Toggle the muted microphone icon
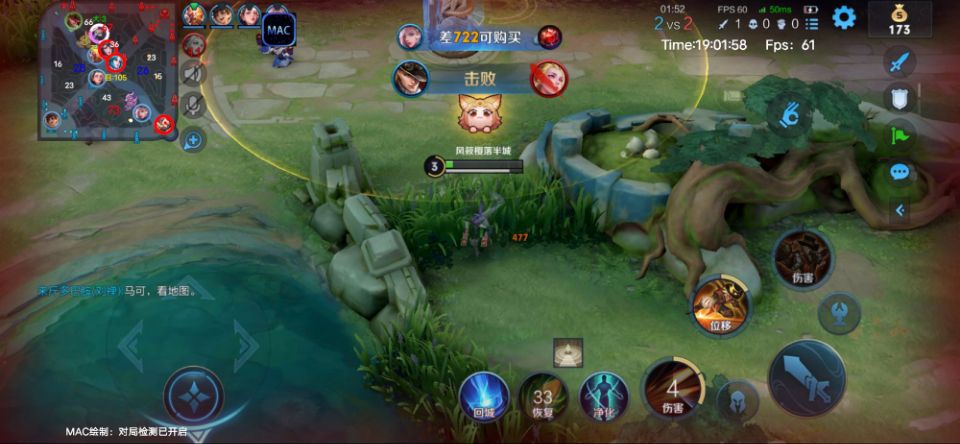 pyautogui.click(x=194, y=103)
